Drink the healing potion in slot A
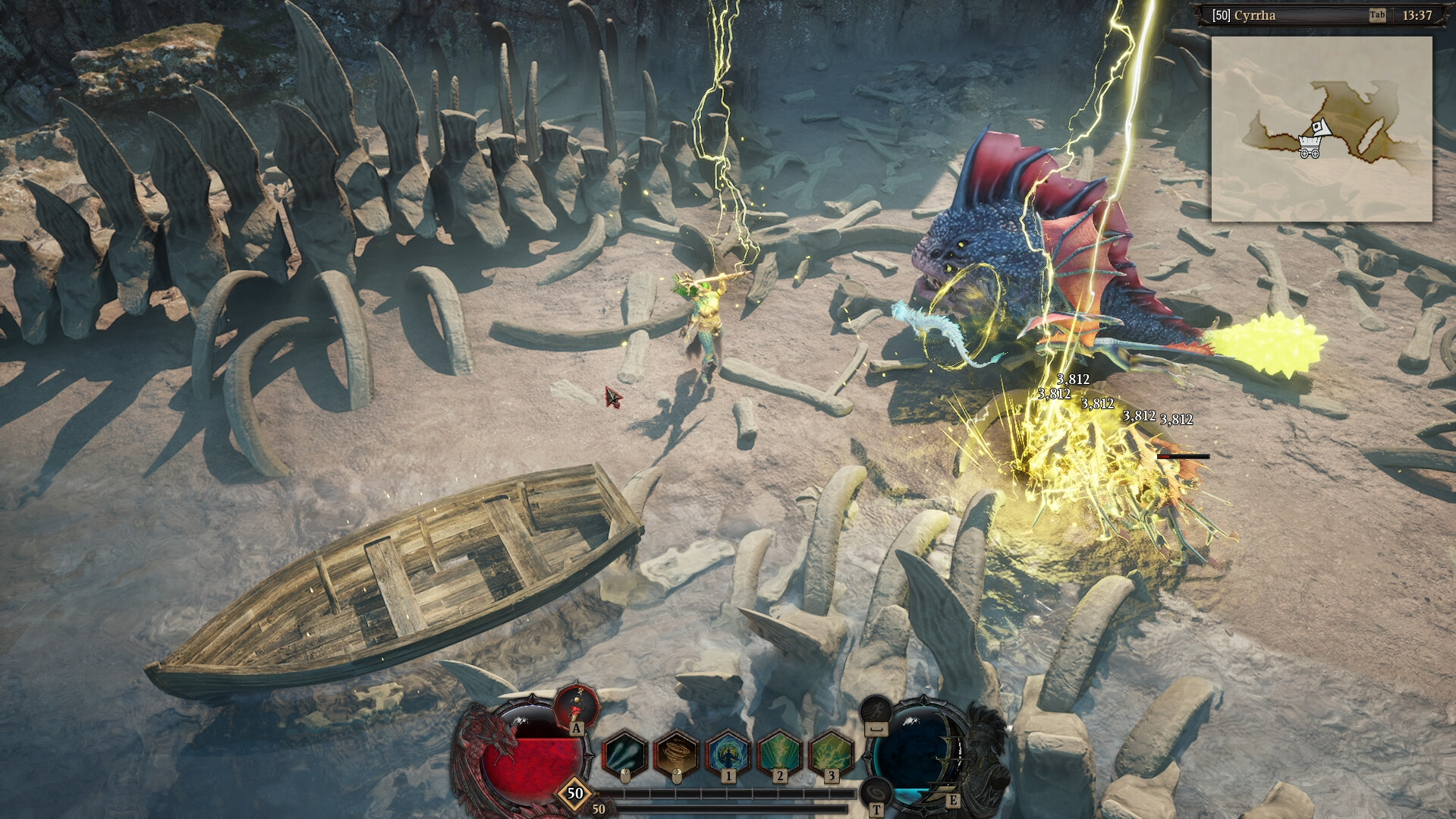The width and height of the screenshot is (1456, 819). pyautogui.click(x=575, y=707)
